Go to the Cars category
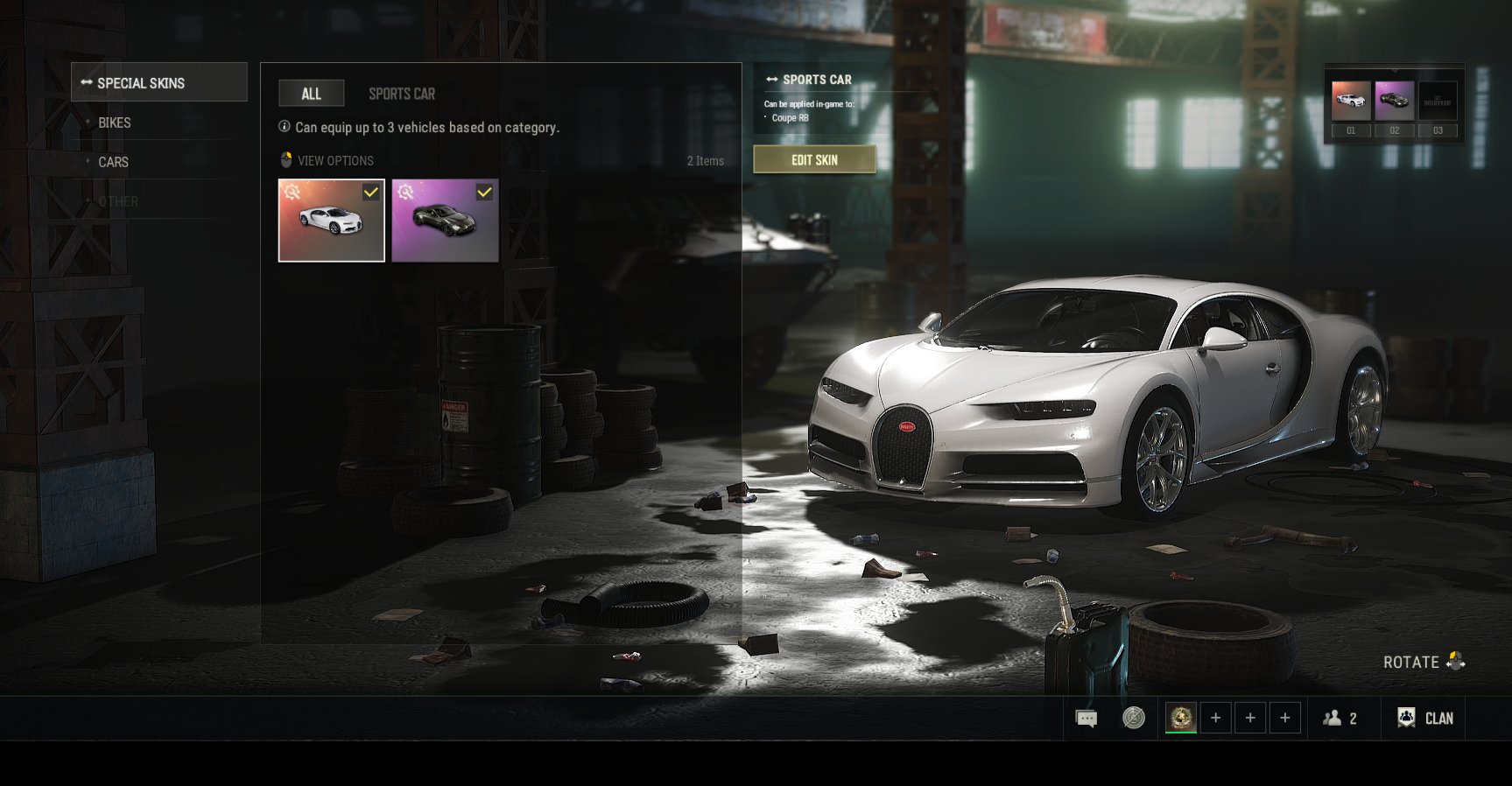 point(113,162)
